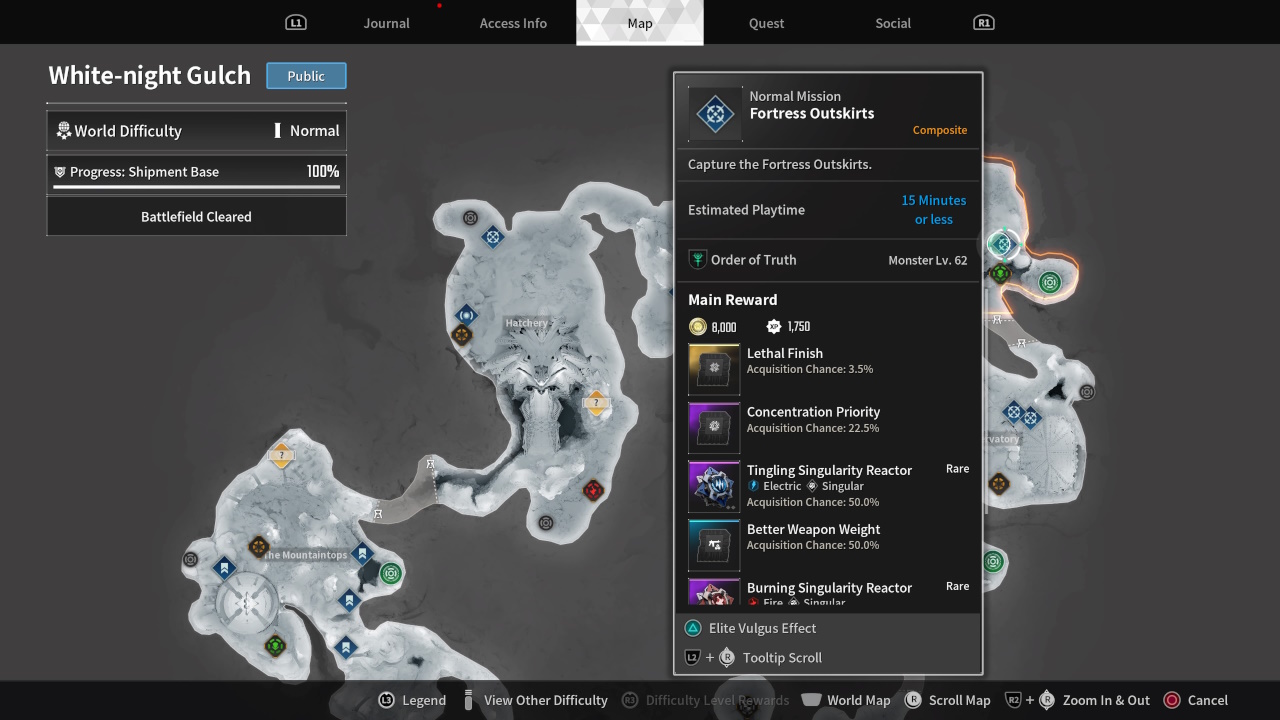Select the red outpost icon on the map
Screen dimensions: 1280x720
[594, 489]
